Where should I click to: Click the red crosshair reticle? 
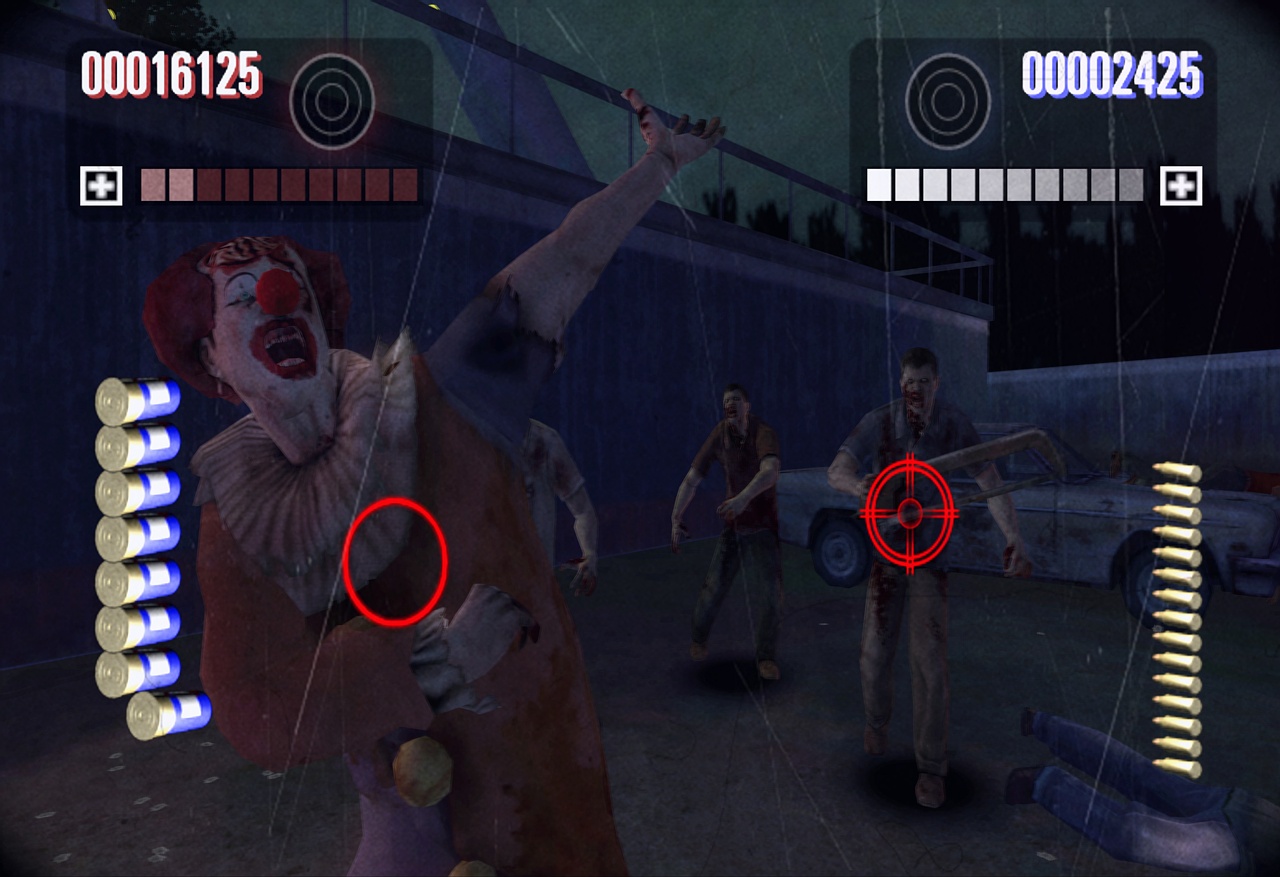click(908, 512)
